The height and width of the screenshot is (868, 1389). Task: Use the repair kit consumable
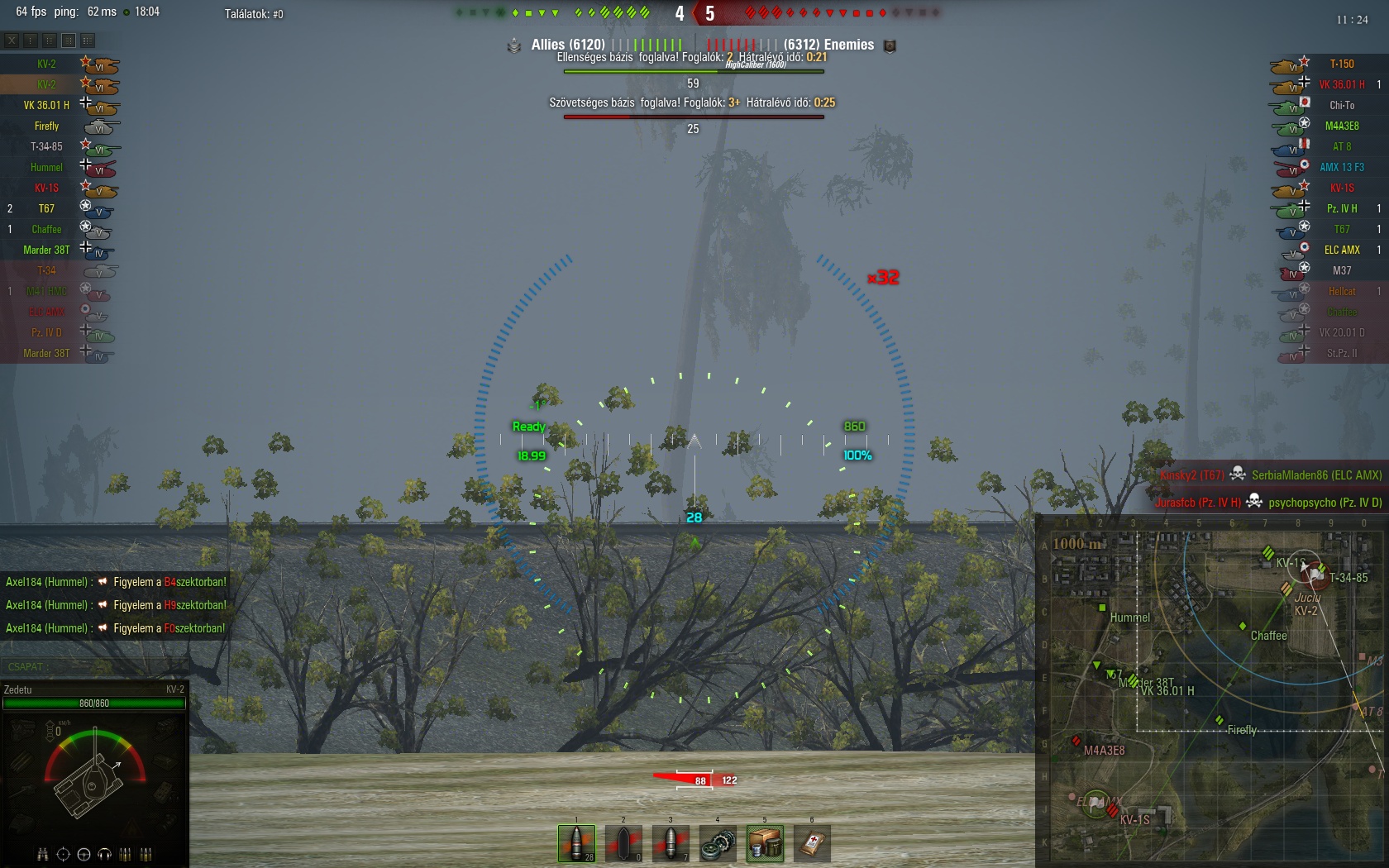click(x=718, y=843)
